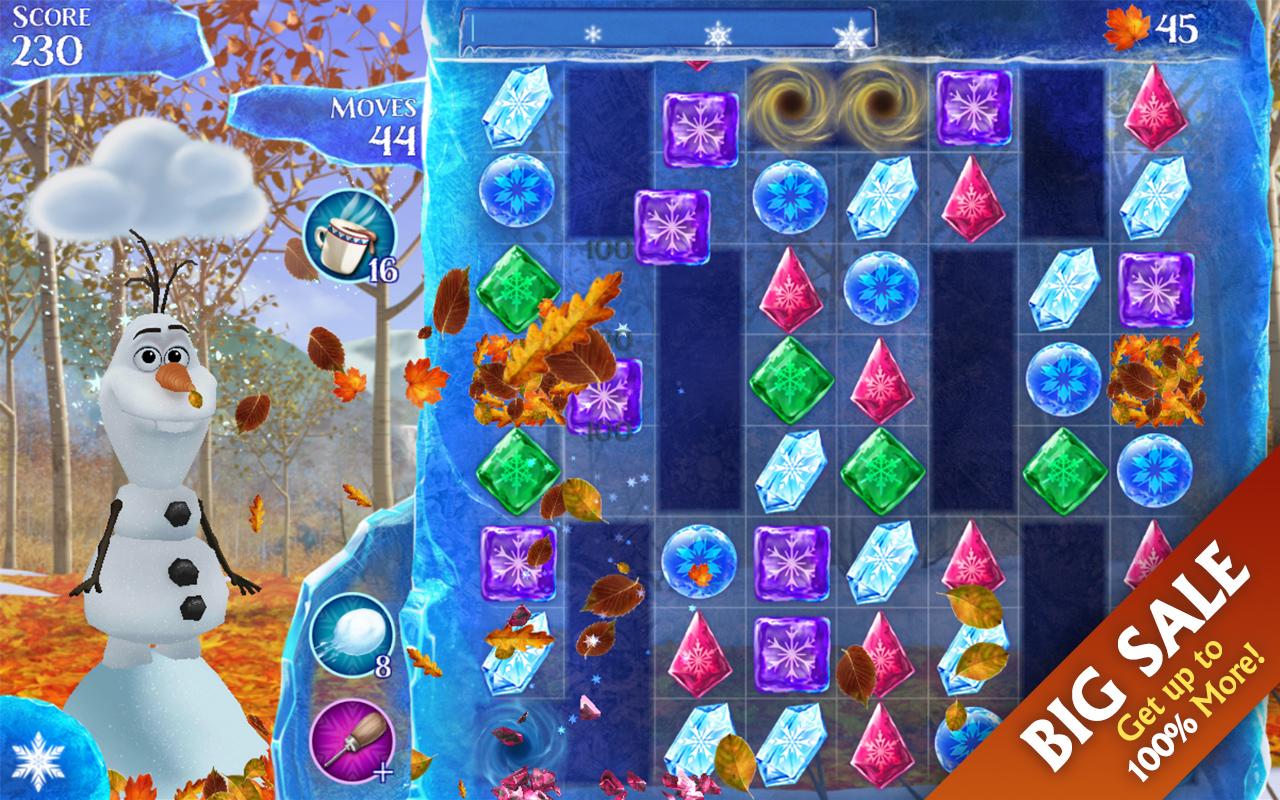Tap the first snowflake star on progress bar
Screen dimensions: 1280x800
point(592,32)
